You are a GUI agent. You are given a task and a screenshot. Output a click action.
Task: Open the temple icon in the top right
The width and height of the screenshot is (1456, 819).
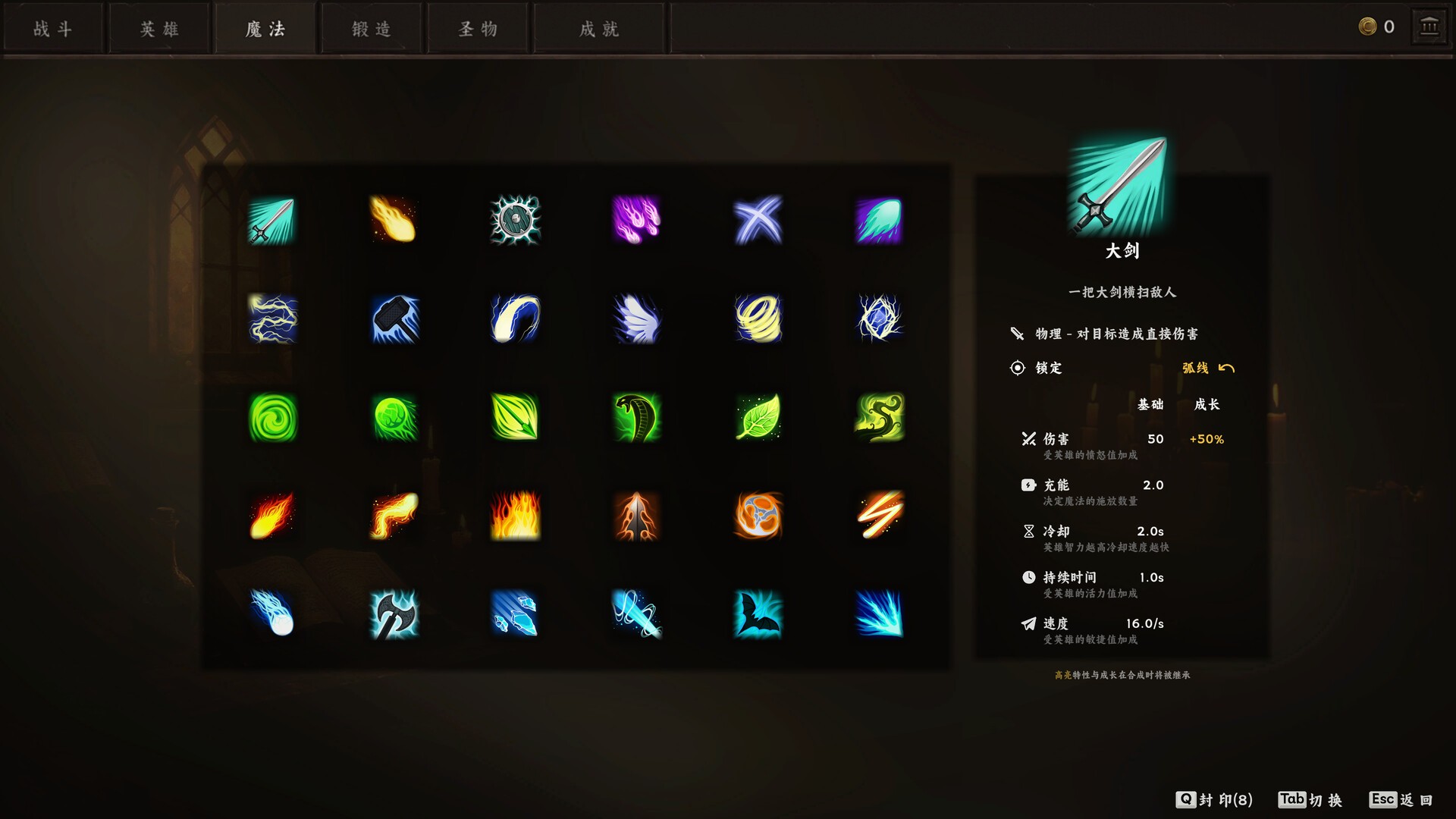click(x=1429, y=25)
